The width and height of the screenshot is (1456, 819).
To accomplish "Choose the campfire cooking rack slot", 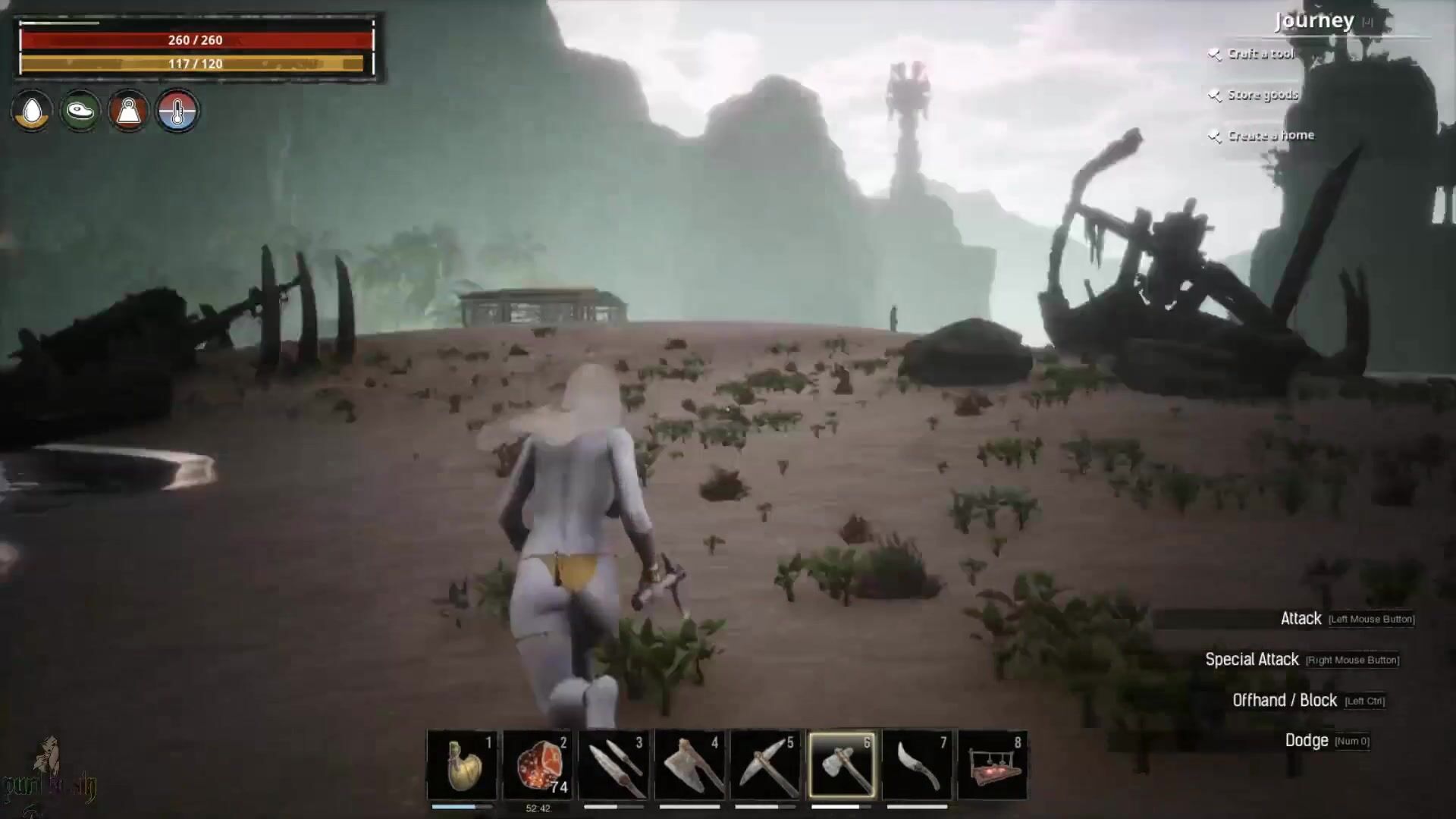I will coord(993,764).
